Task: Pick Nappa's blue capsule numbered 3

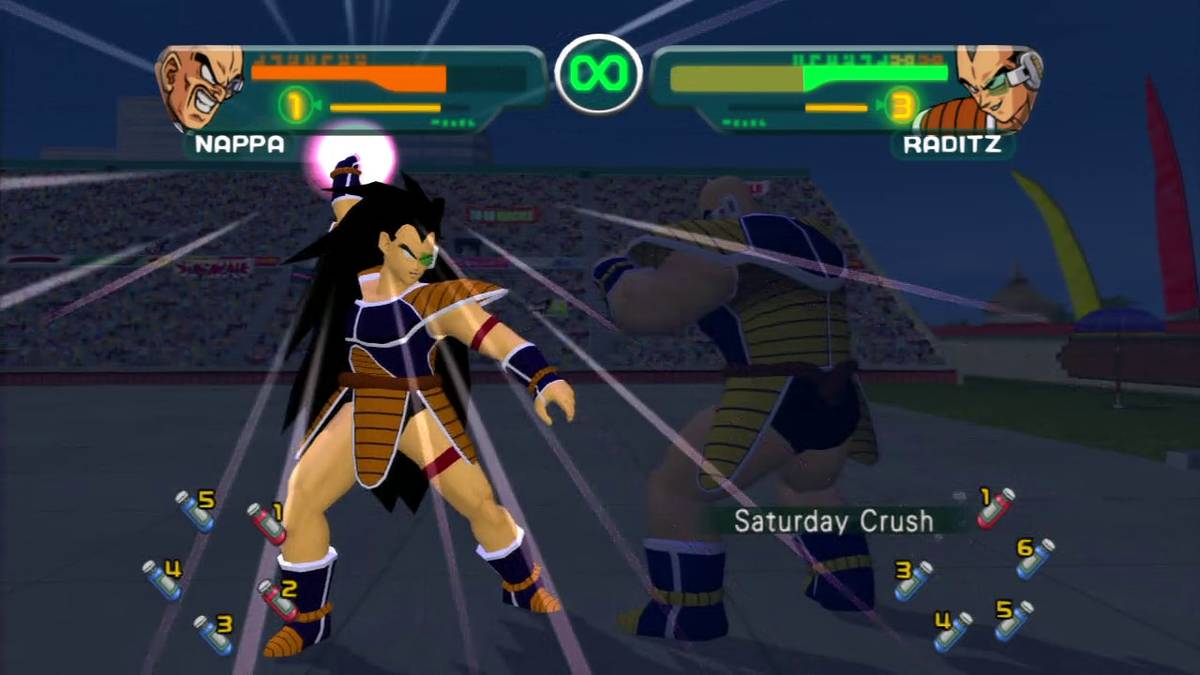Action: coord(213,634)
